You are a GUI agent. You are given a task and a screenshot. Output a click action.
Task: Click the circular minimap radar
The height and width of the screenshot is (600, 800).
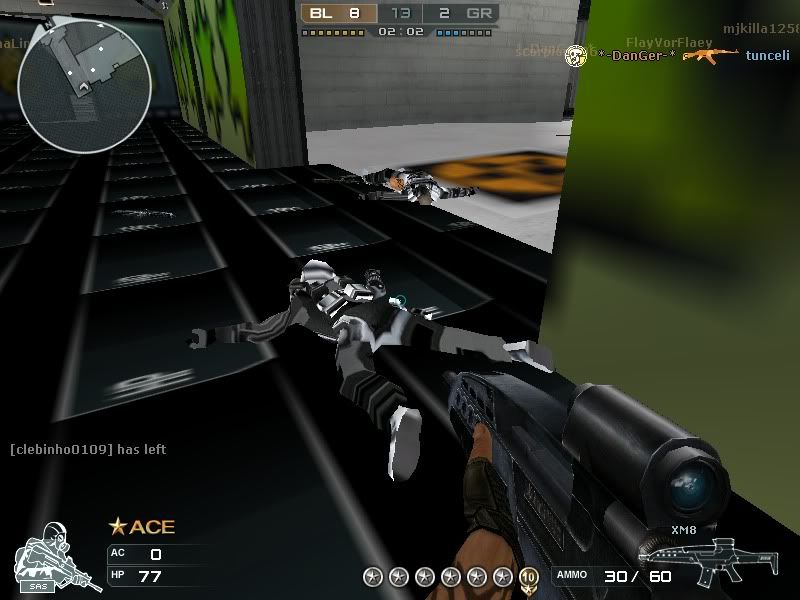[x=84, y=85]
